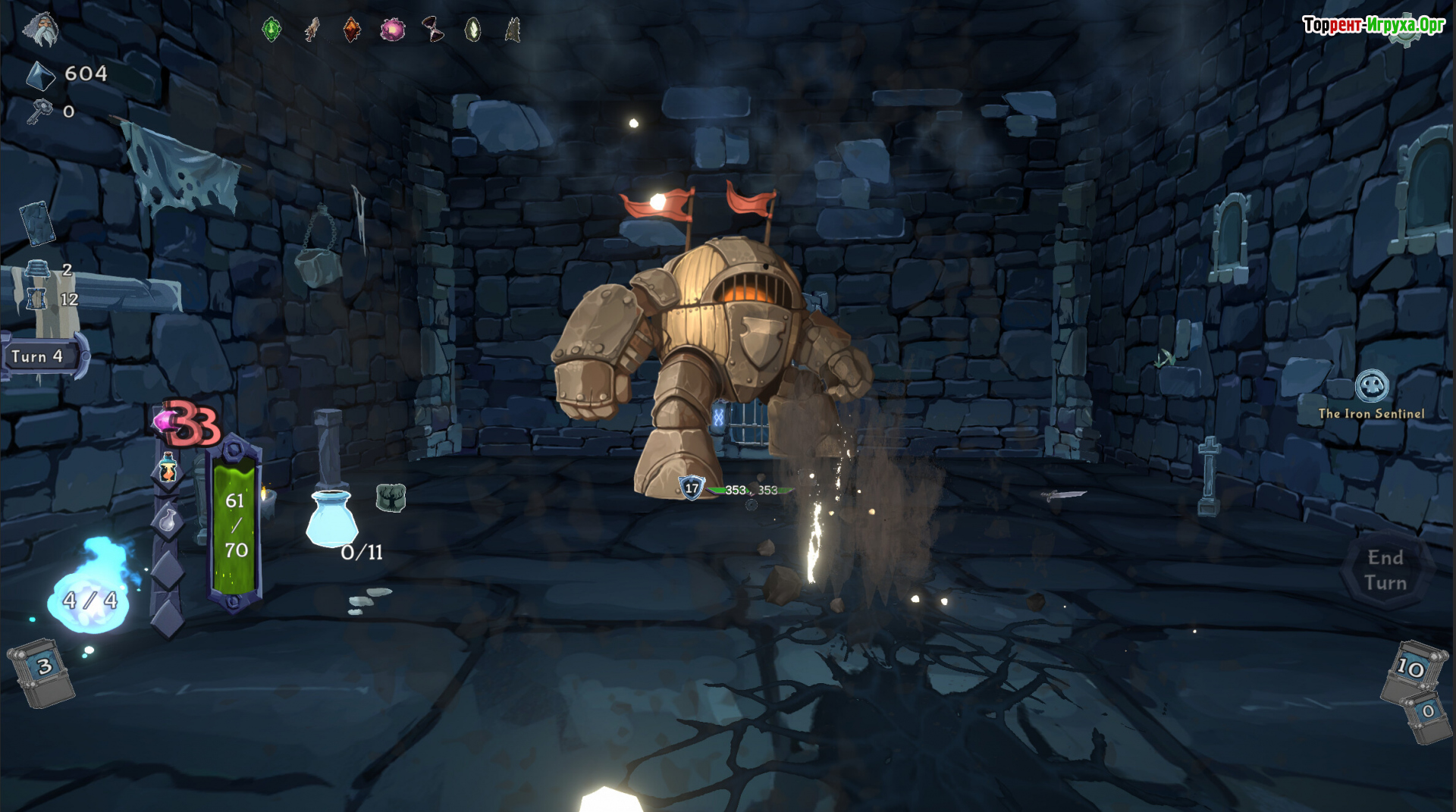Image resolution: width=1456 pixels, height=812 pixels.
Task: Inspect the pale green oval relic
Action: pos(472,30)
